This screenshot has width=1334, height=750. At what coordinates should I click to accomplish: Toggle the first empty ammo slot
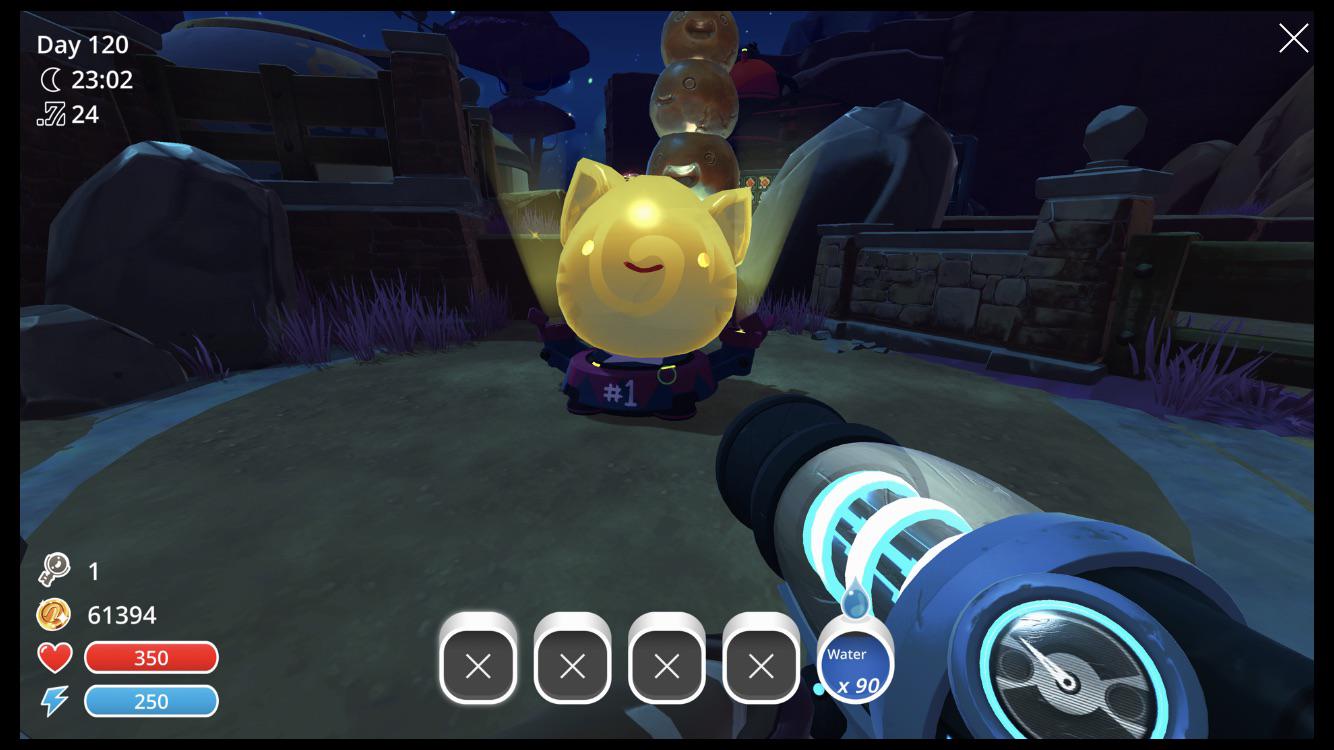[477, 663]
